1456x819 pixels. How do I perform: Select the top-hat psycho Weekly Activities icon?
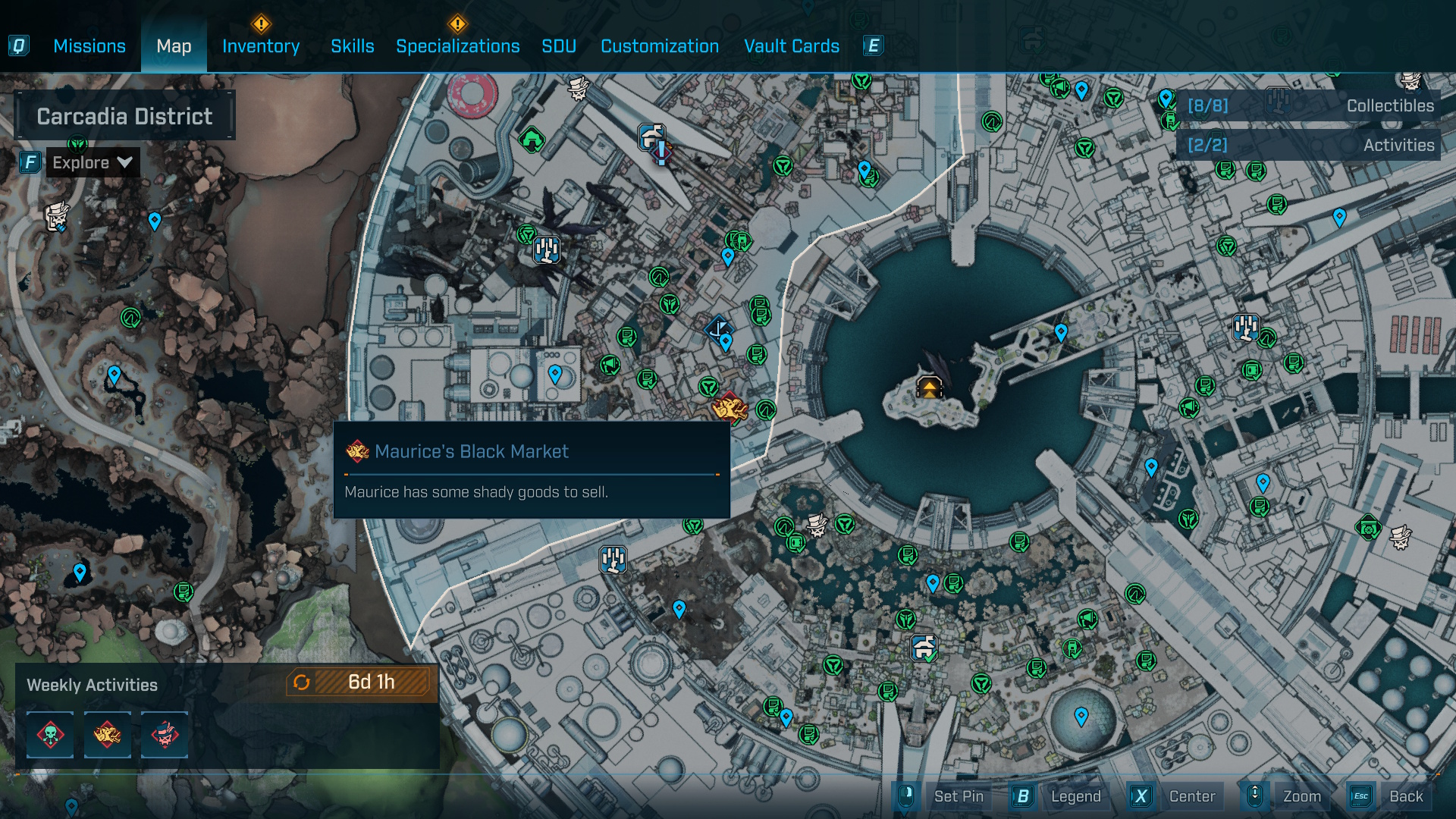point(165,734)
